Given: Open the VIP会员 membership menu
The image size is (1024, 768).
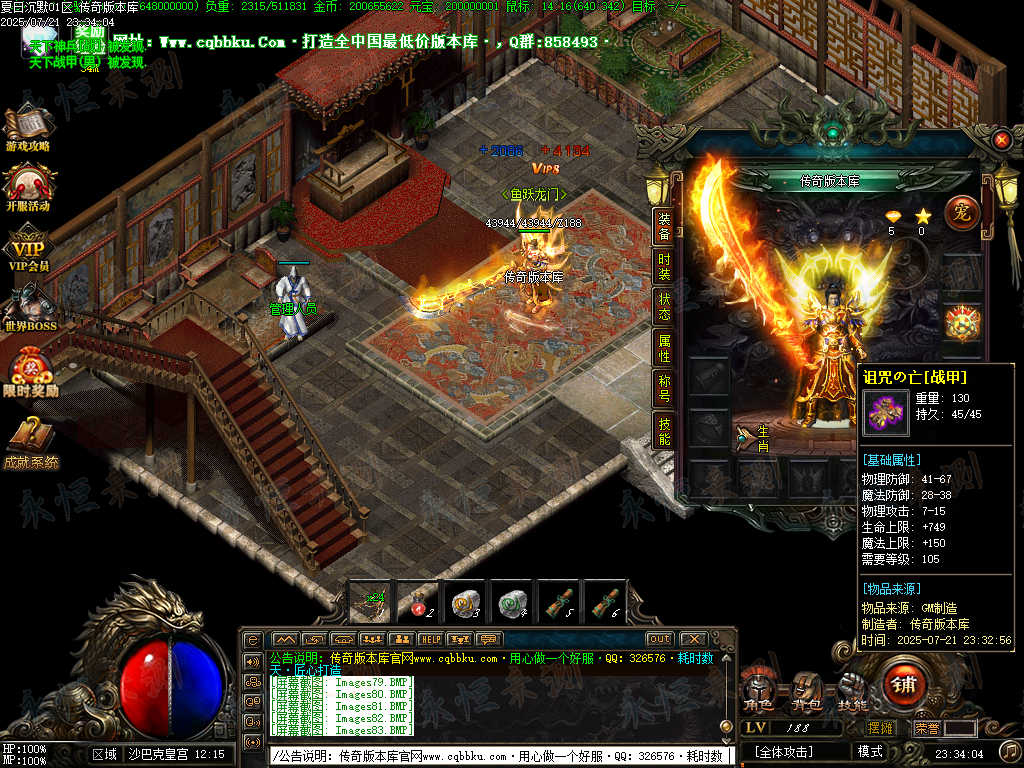Looking at the screenshot, I should pyautogui.click(x=29, y=250).
